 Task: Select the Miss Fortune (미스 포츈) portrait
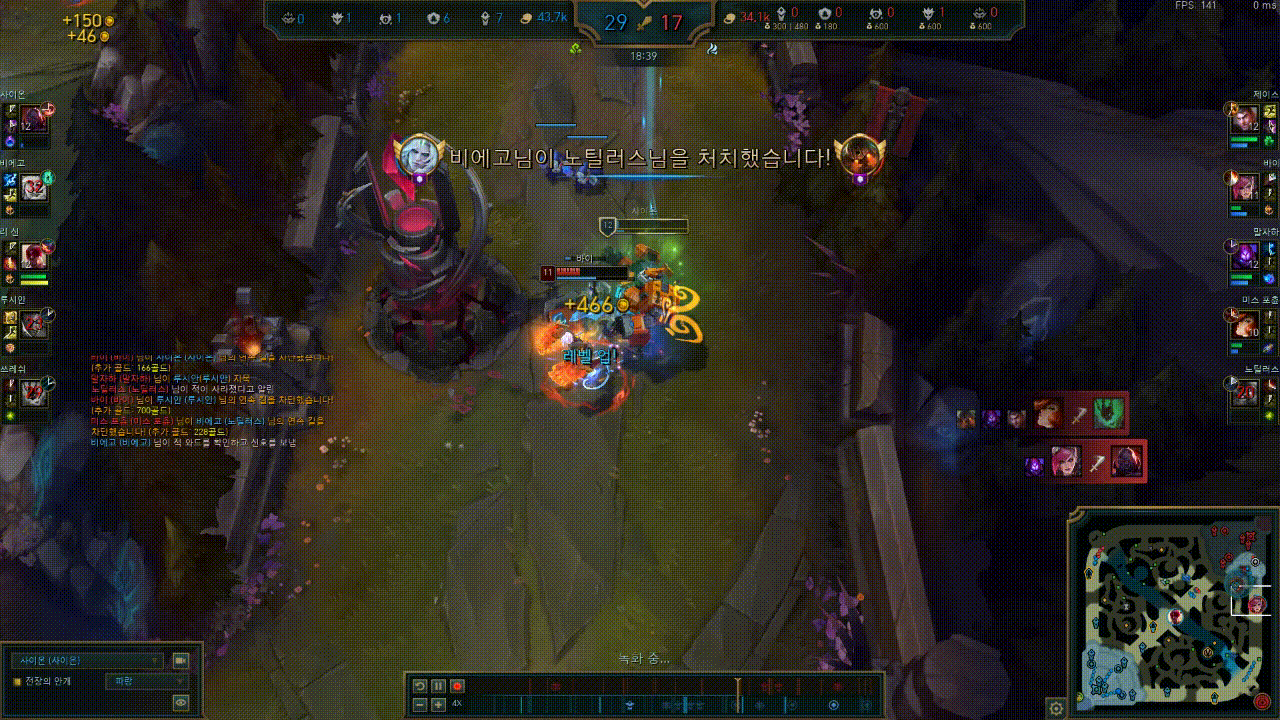pos(1245,325)
